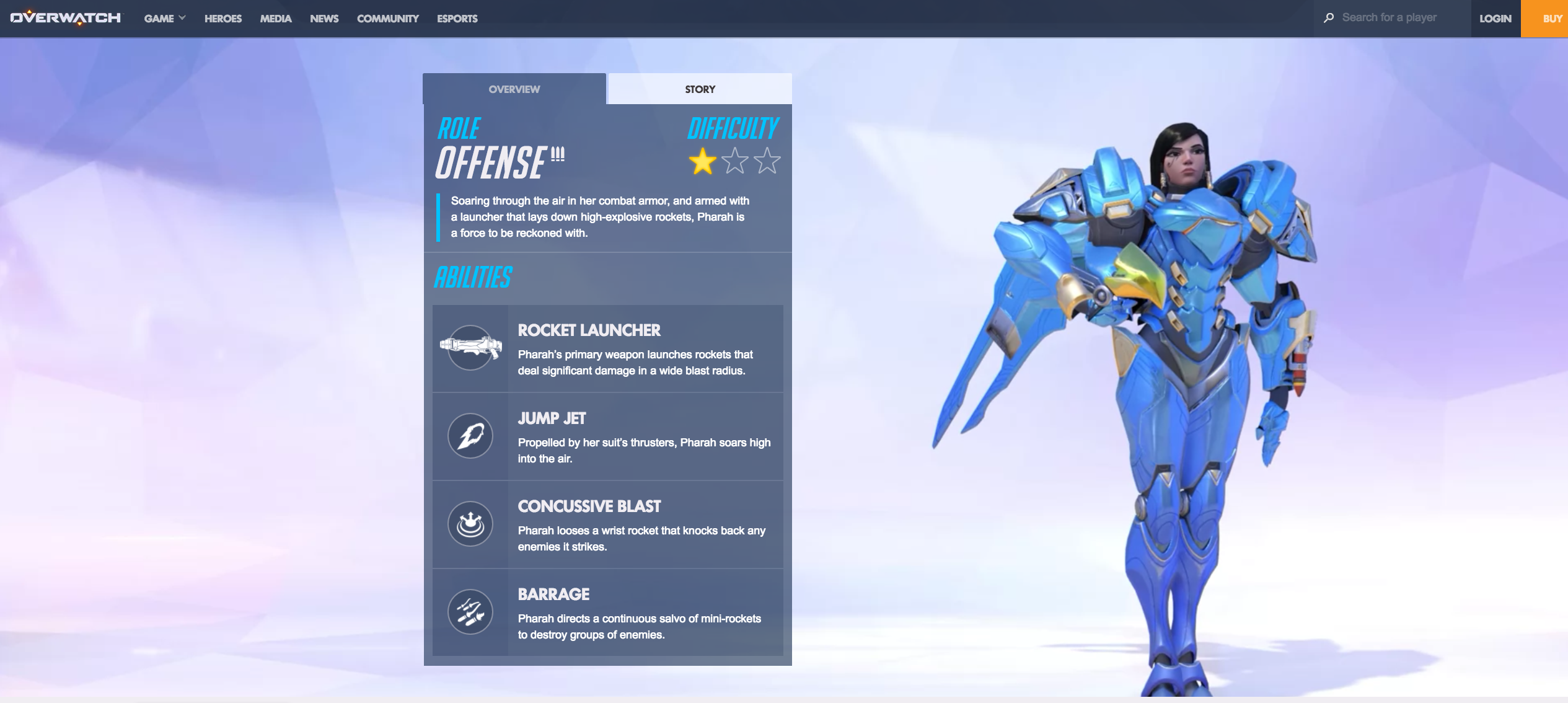
Task: Select the Barrage ability icon
Action: point(470,612)
